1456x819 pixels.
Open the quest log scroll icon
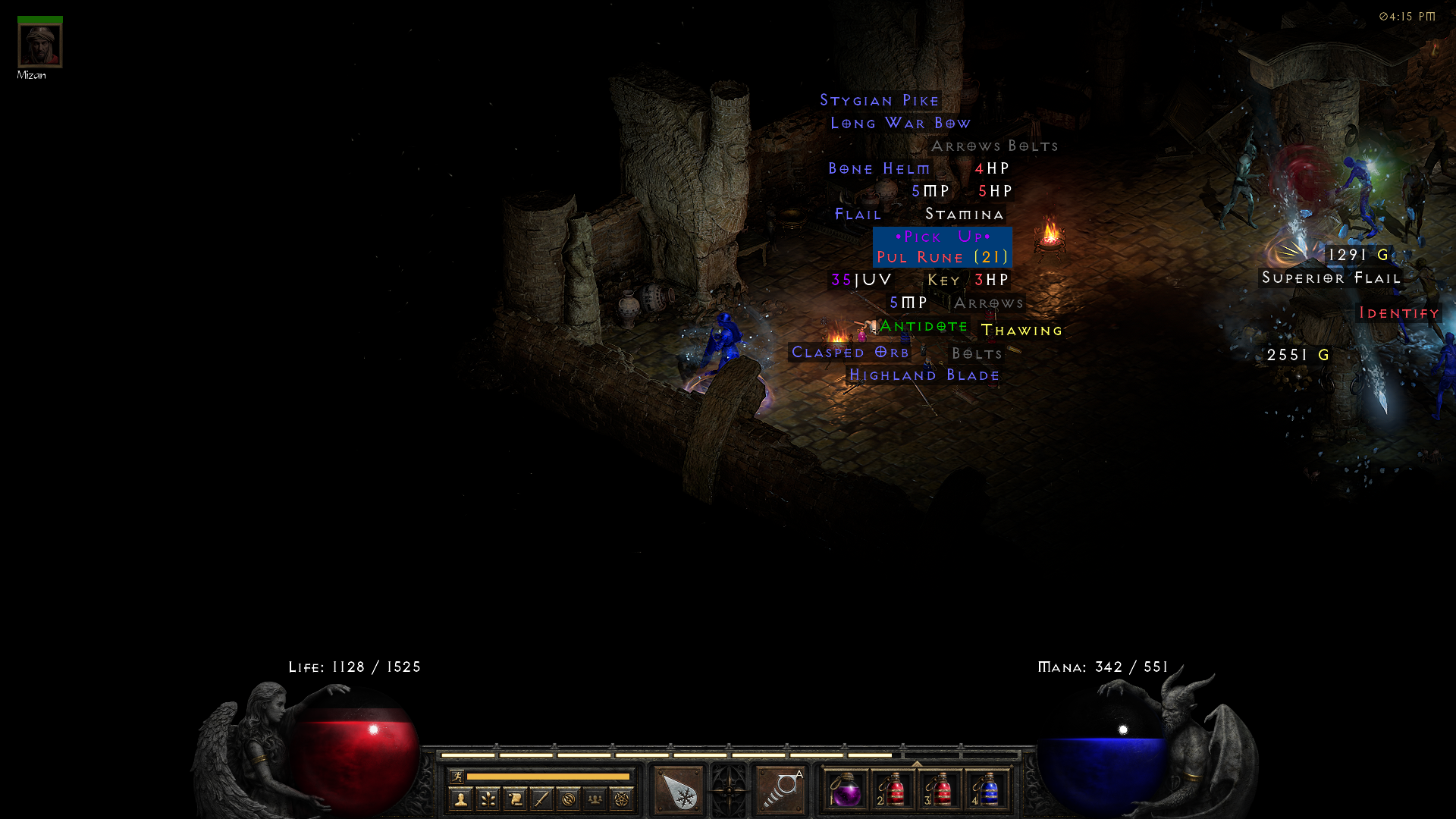coord(516,800)
